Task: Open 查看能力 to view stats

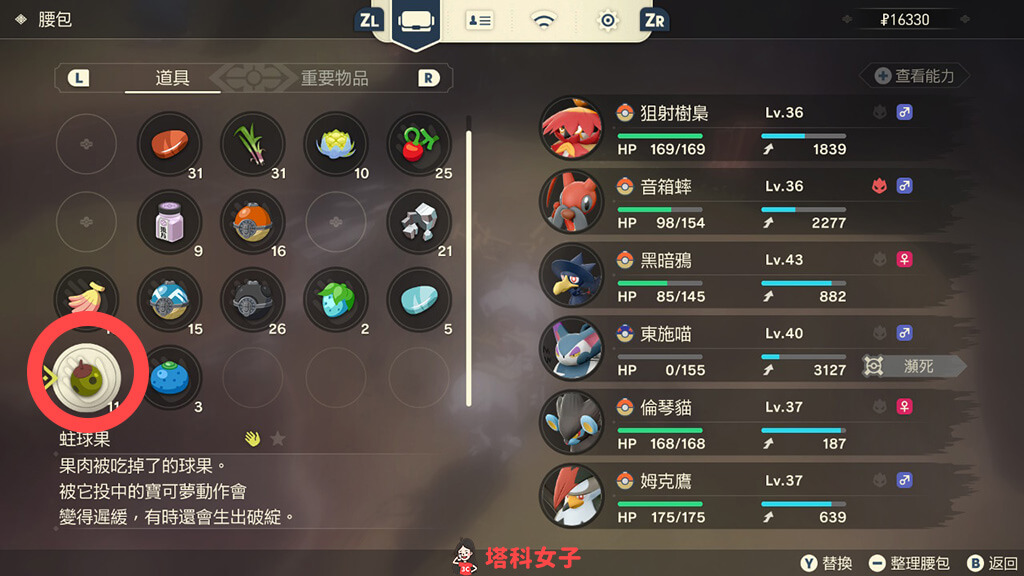Action: [914, 76]
